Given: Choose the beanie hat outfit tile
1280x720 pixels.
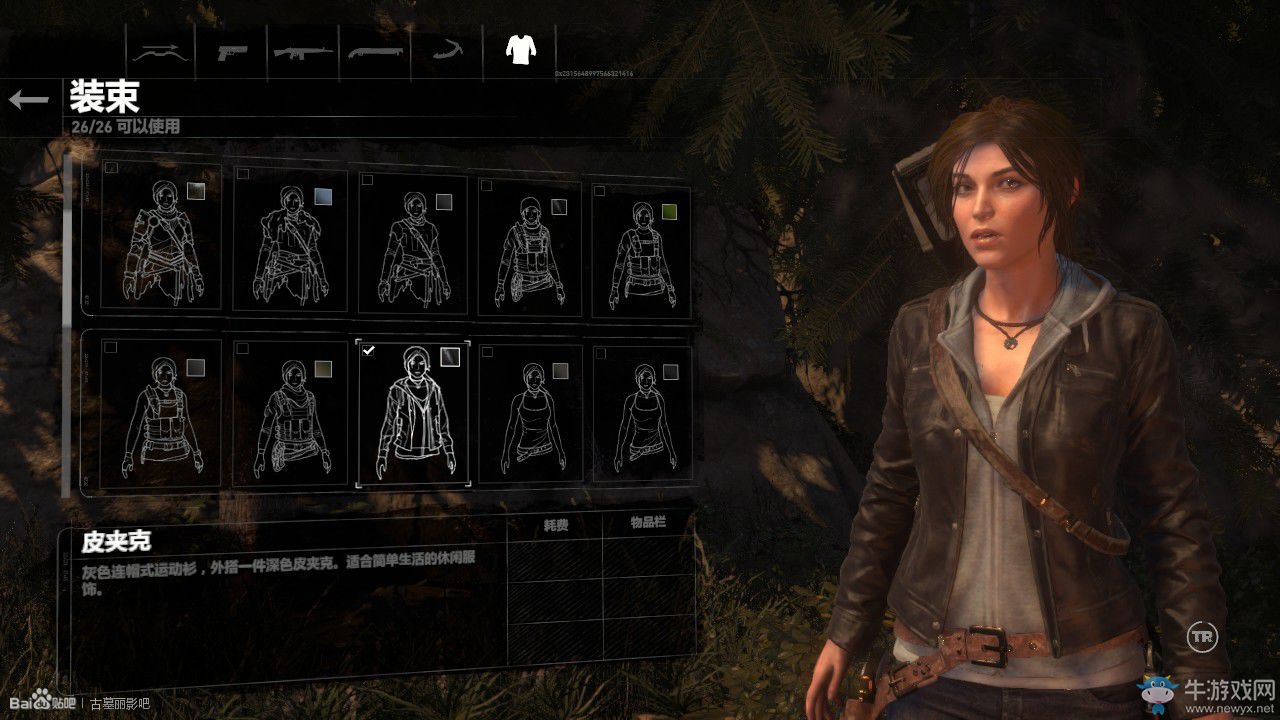Looking at the screenshot, I should point(530,247).
